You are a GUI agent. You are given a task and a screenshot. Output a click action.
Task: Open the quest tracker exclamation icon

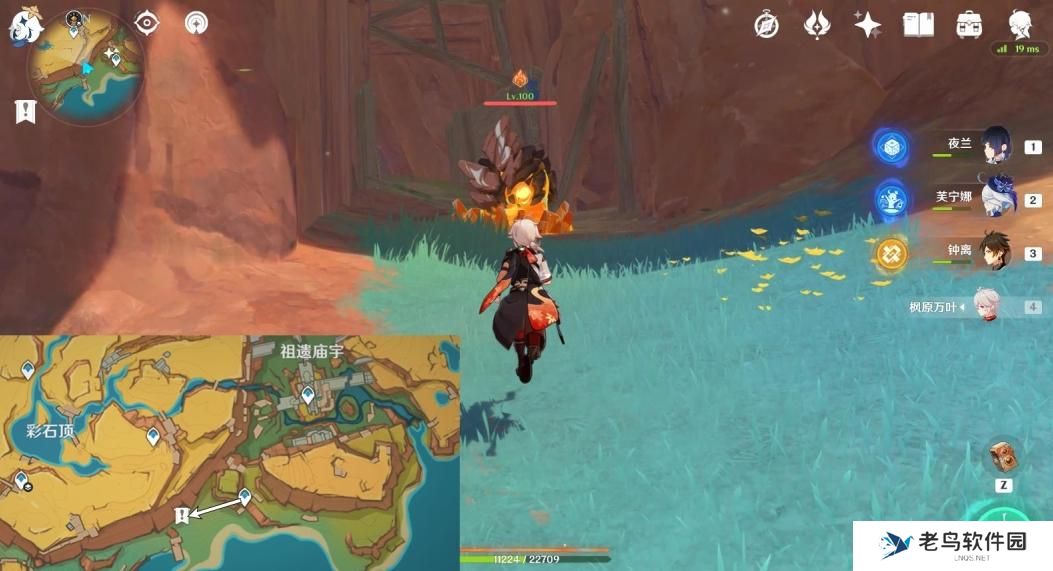25,112
